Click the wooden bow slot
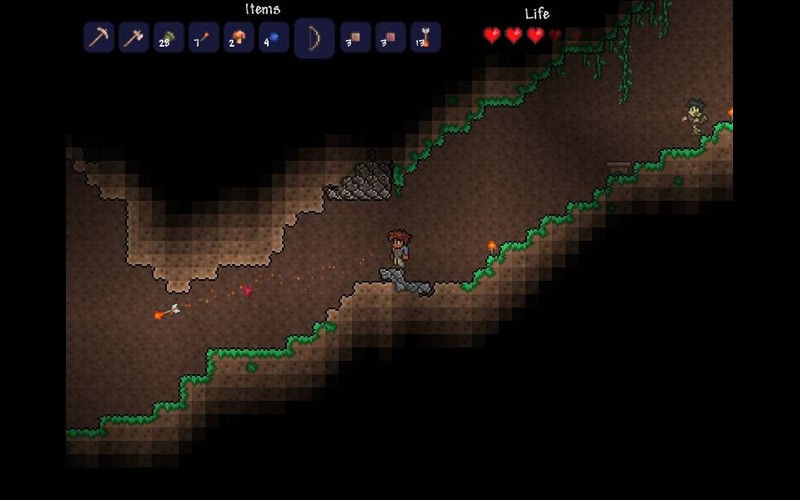The image size is (800, 500). tap(313, 38)
